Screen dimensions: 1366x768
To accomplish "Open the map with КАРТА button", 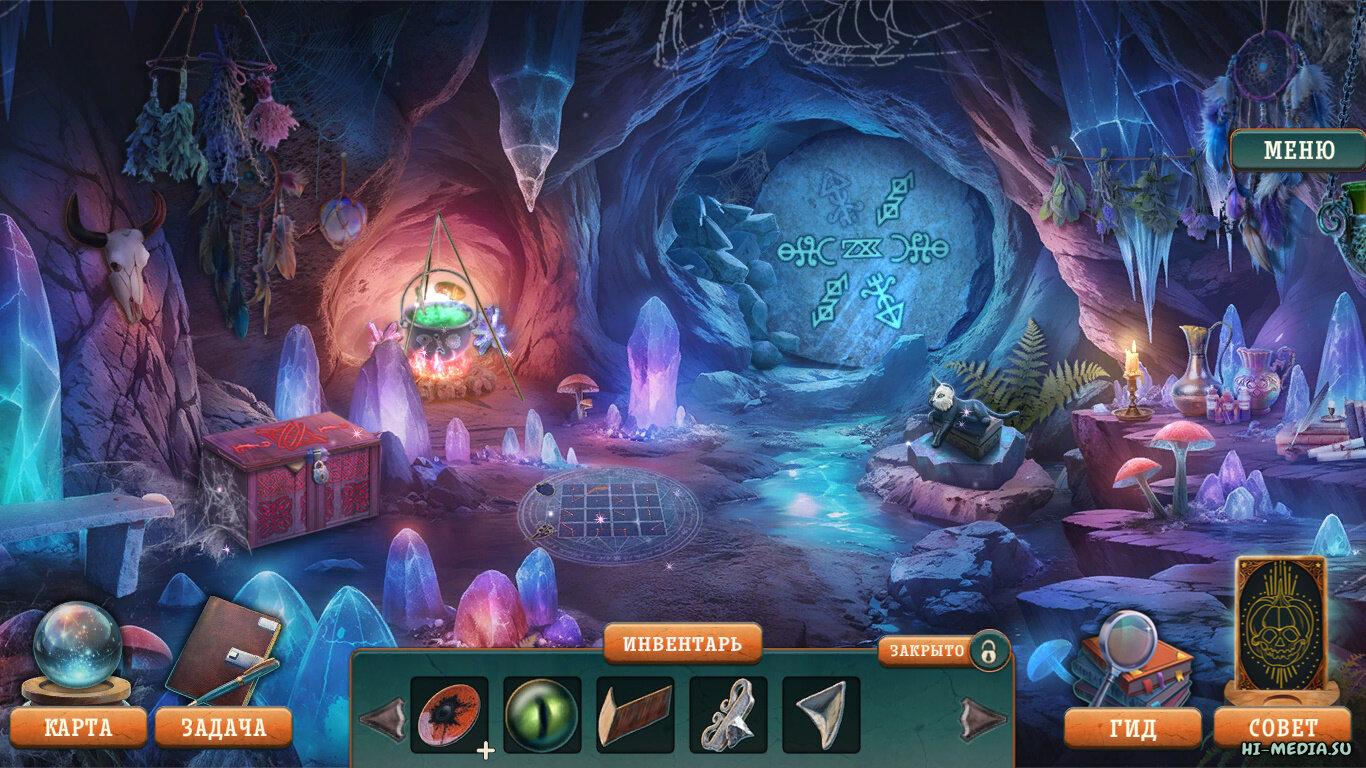I will (x=78, y=727).
